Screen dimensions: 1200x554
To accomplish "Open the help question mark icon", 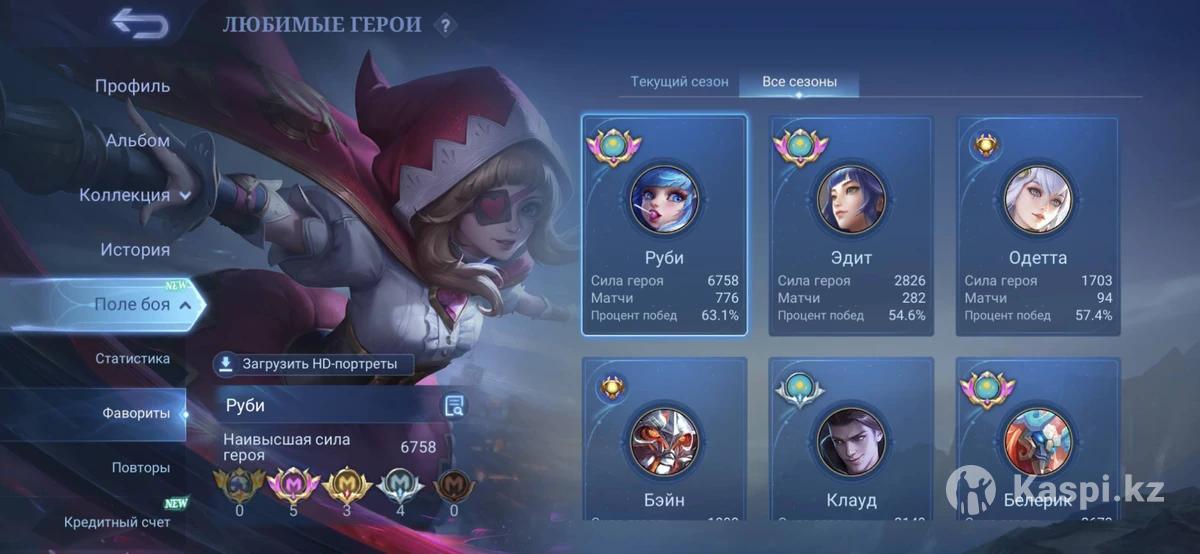I will pyautogui.click(x=446, y=25).
